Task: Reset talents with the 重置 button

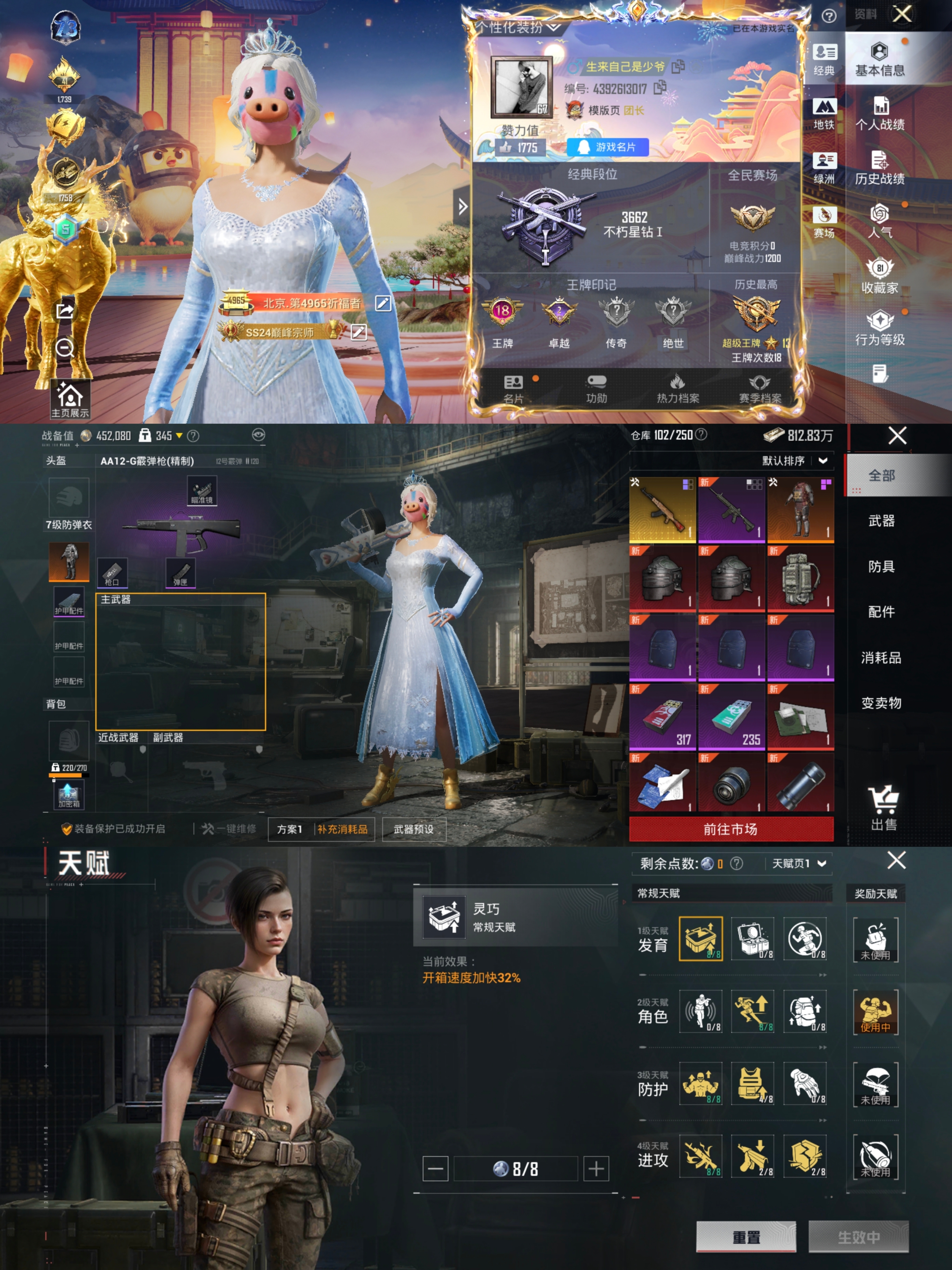Action: [746, 1237]
